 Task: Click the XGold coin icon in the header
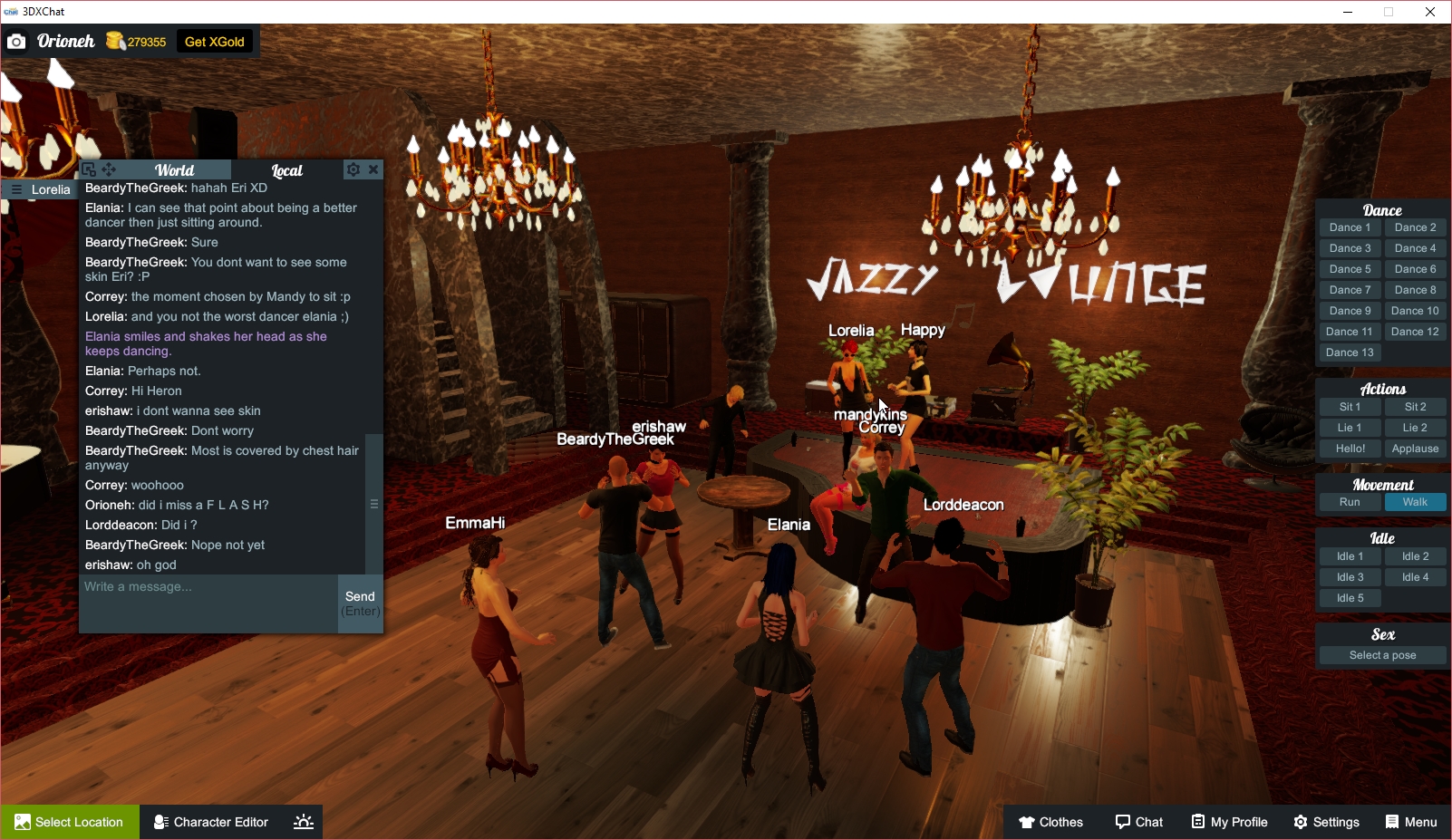(x=114, y=41)
